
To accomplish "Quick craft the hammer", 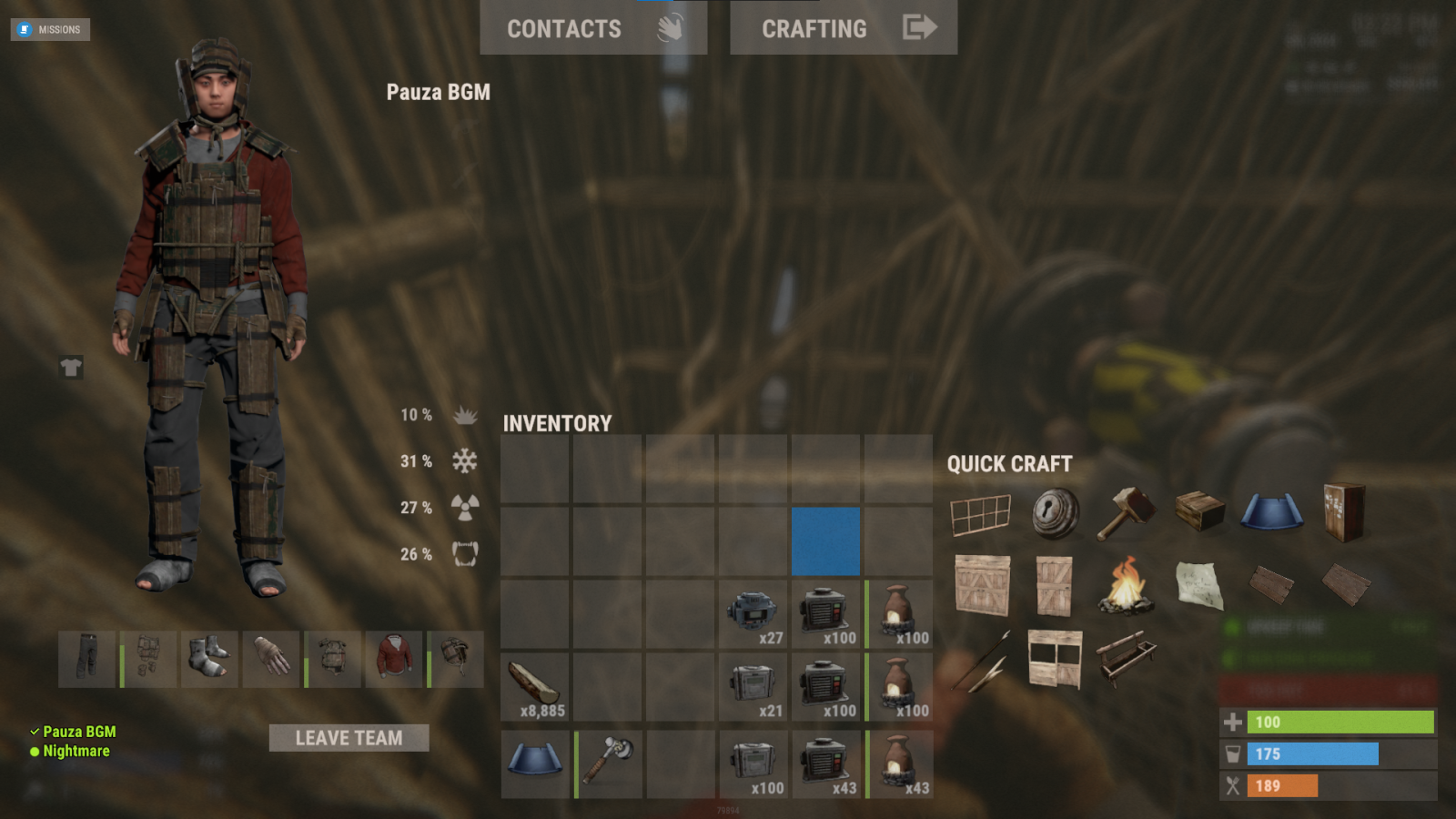I will [1127, 512].
